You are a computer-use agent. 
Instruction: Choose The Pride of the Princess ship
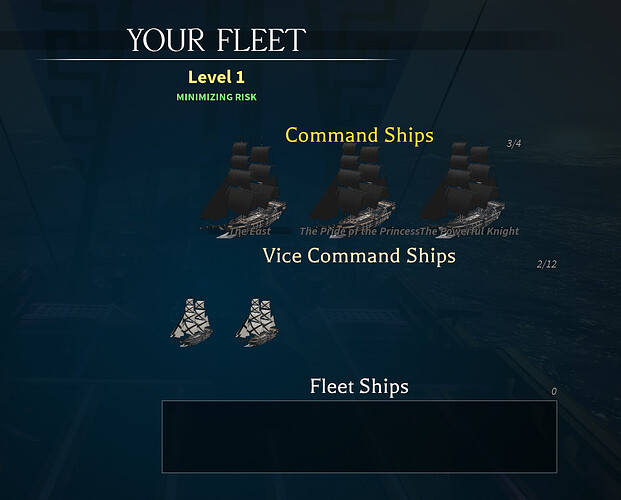[x=353, y=190]
